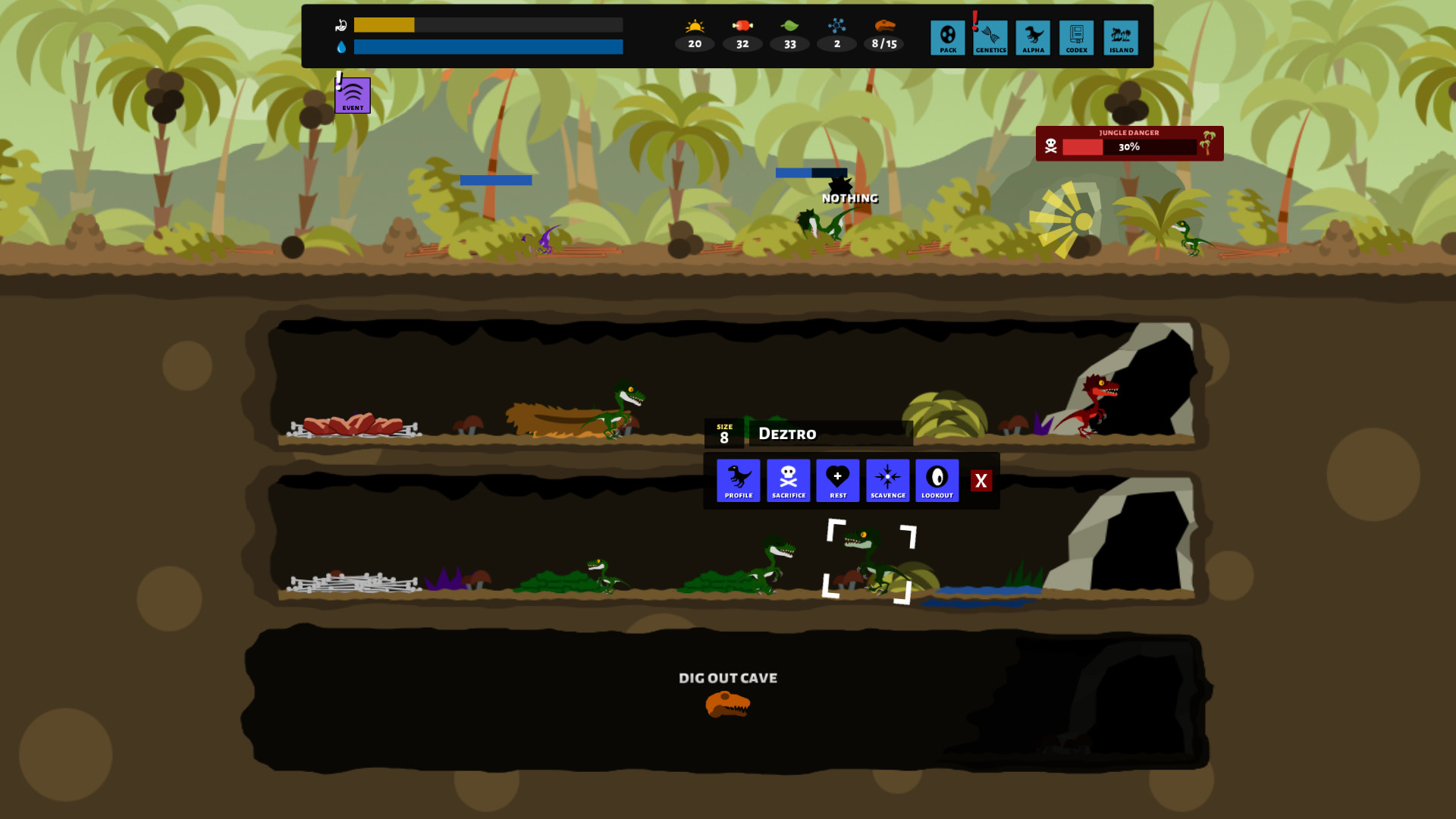Open the Alpha dinosaur screen
1456x819 pixels.
tap(1033, 37)
